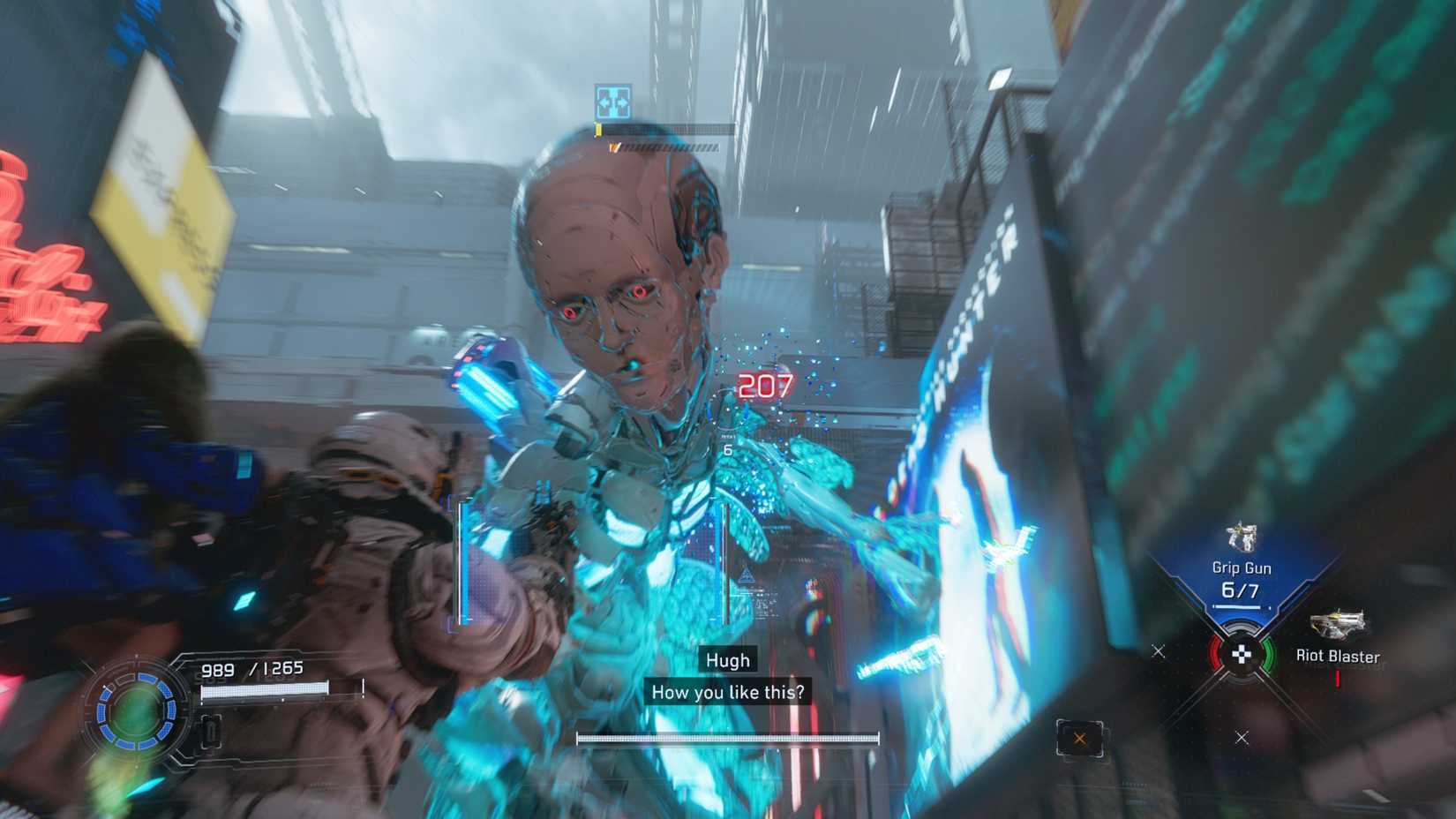Click the damage number 207 on the enemy

pos(766,384)
